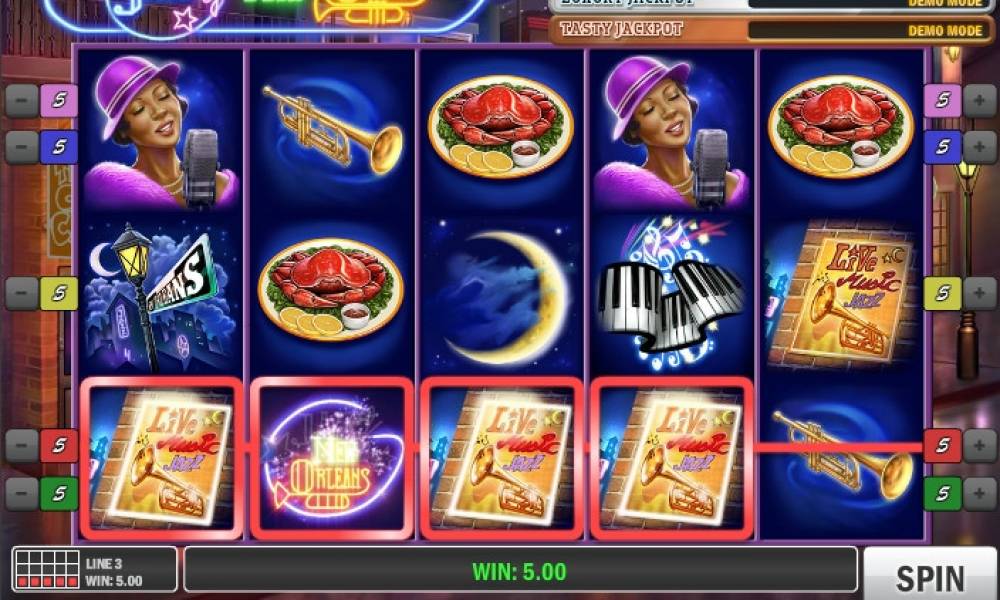Decrease the green line bet with minus
Screen dimensions: 1000x600
[22, 492]
